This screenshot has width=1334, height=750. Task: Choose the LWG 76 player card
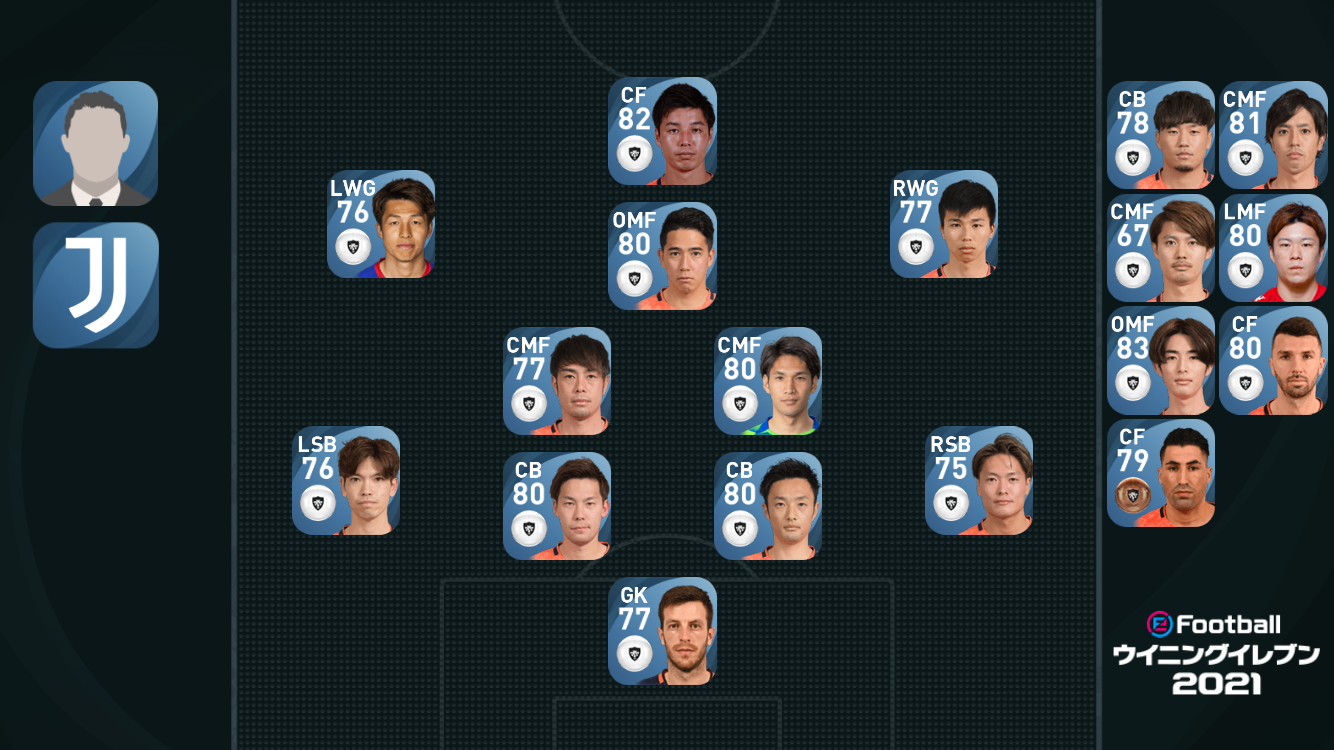tap(381, 224)
